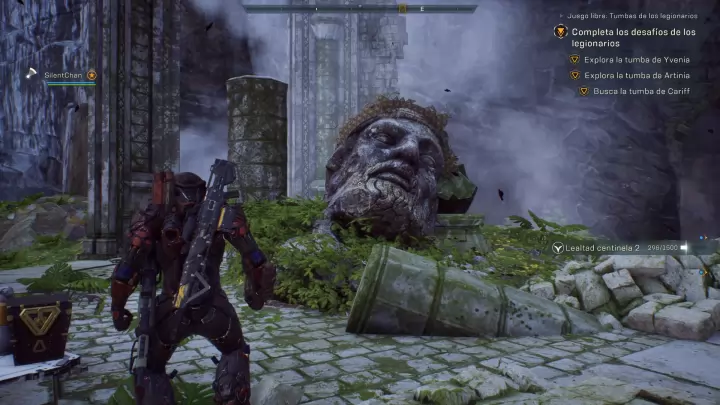The image size is (720, 405).
Task: Click the compass bar at the top
Action: tap(359, 8)
